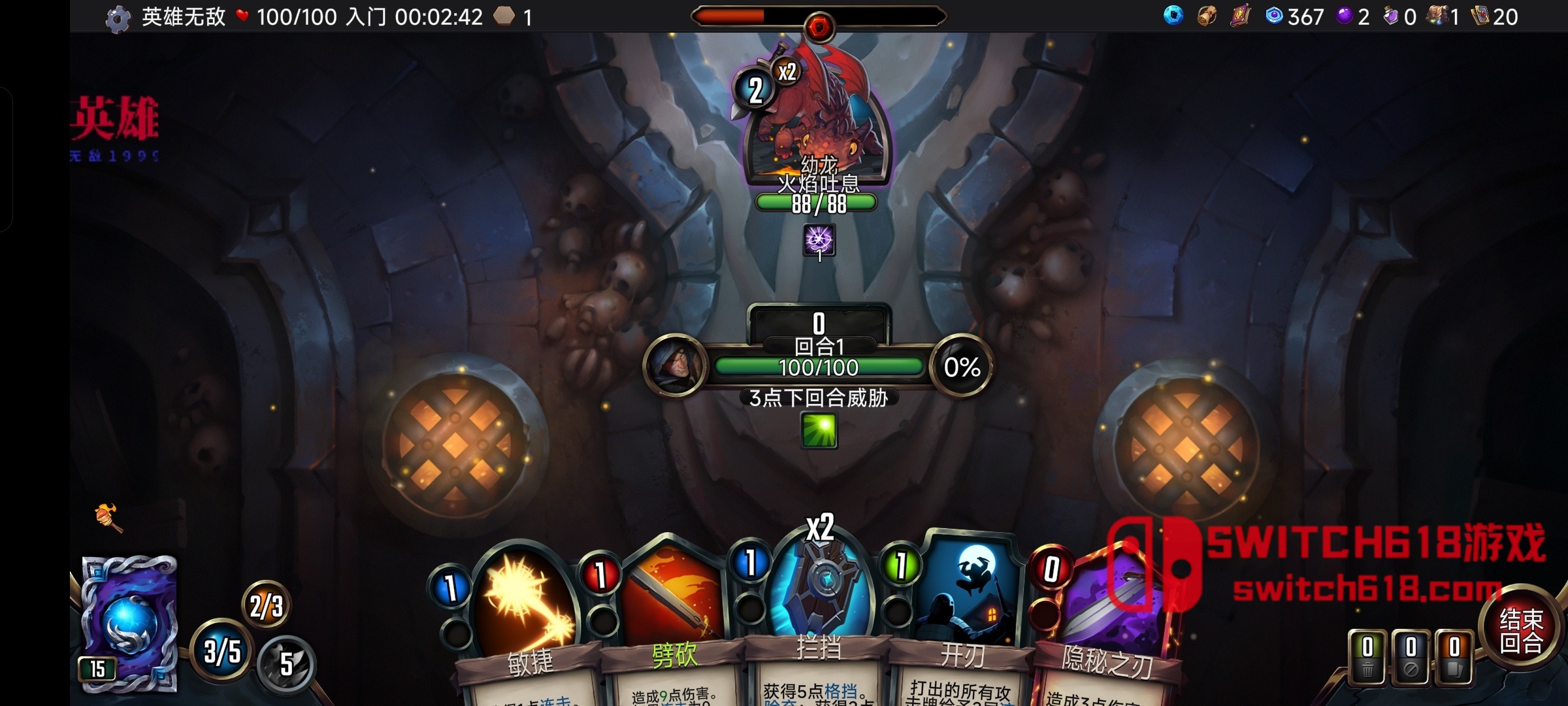Play the 隐秘之刃 zero-cost card
Screen dimensions: 1568x706
[x=1111, y=621]
